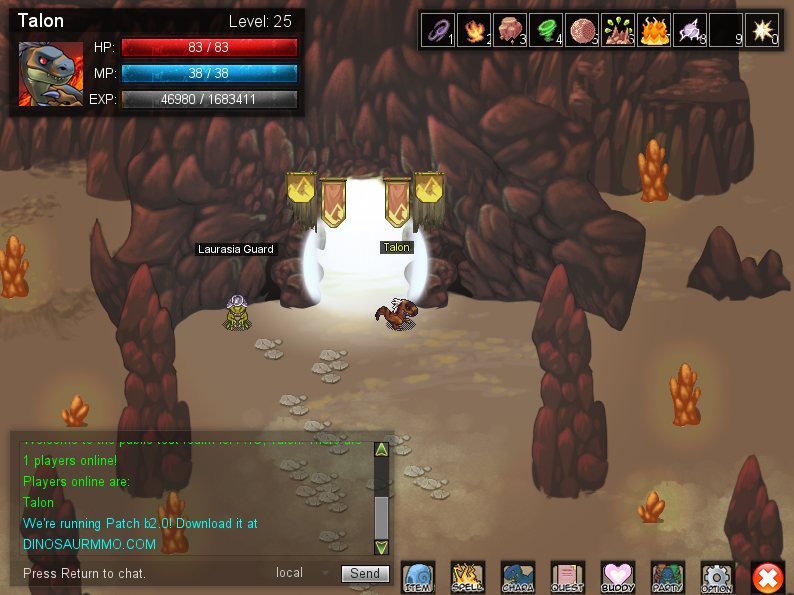Open the Option settings
Viewport: 794px width, 595px height.
click(x=717, y=577)
